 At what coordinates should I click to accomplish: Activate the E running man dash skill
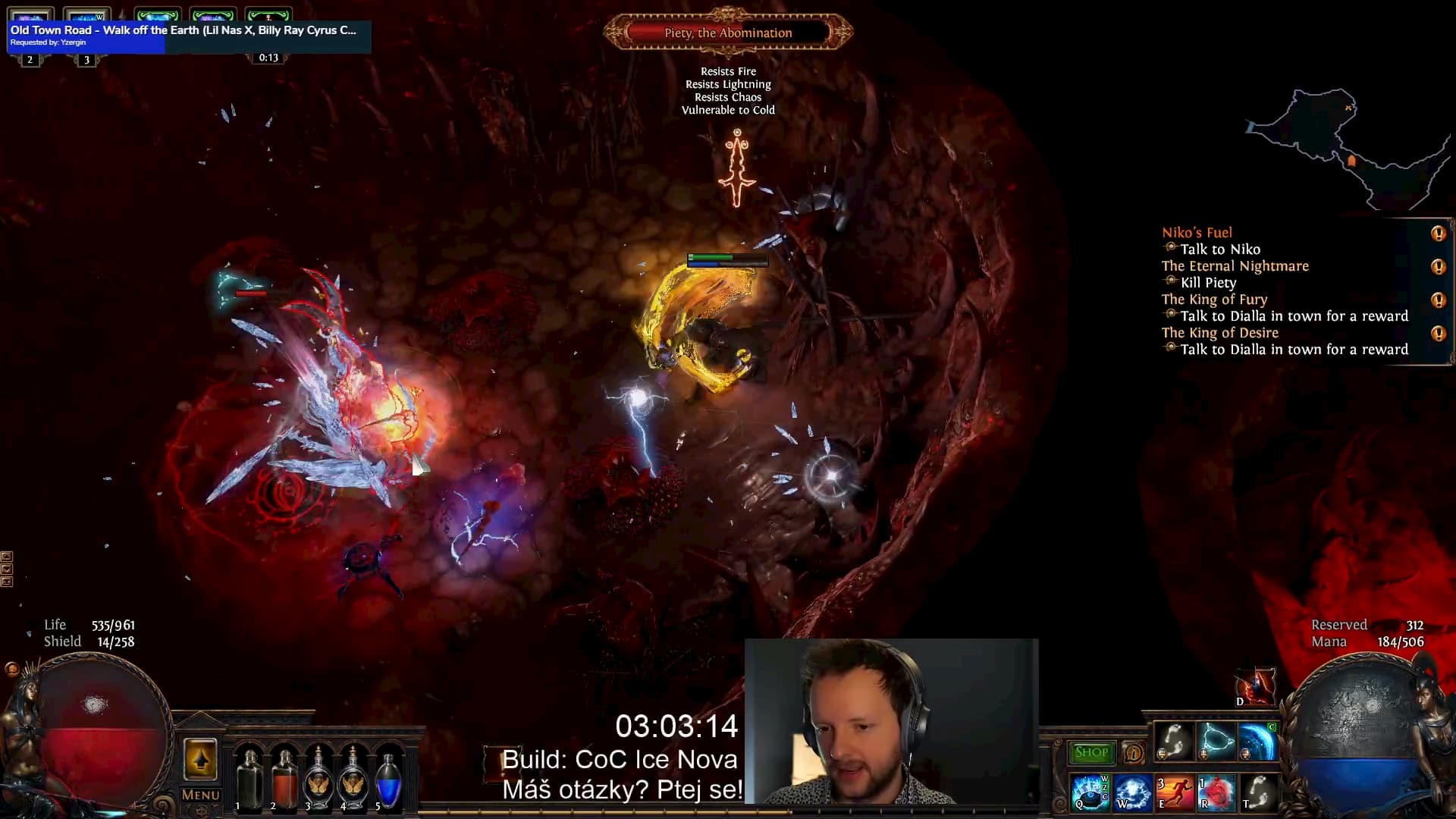click(x=1173, y=792)
